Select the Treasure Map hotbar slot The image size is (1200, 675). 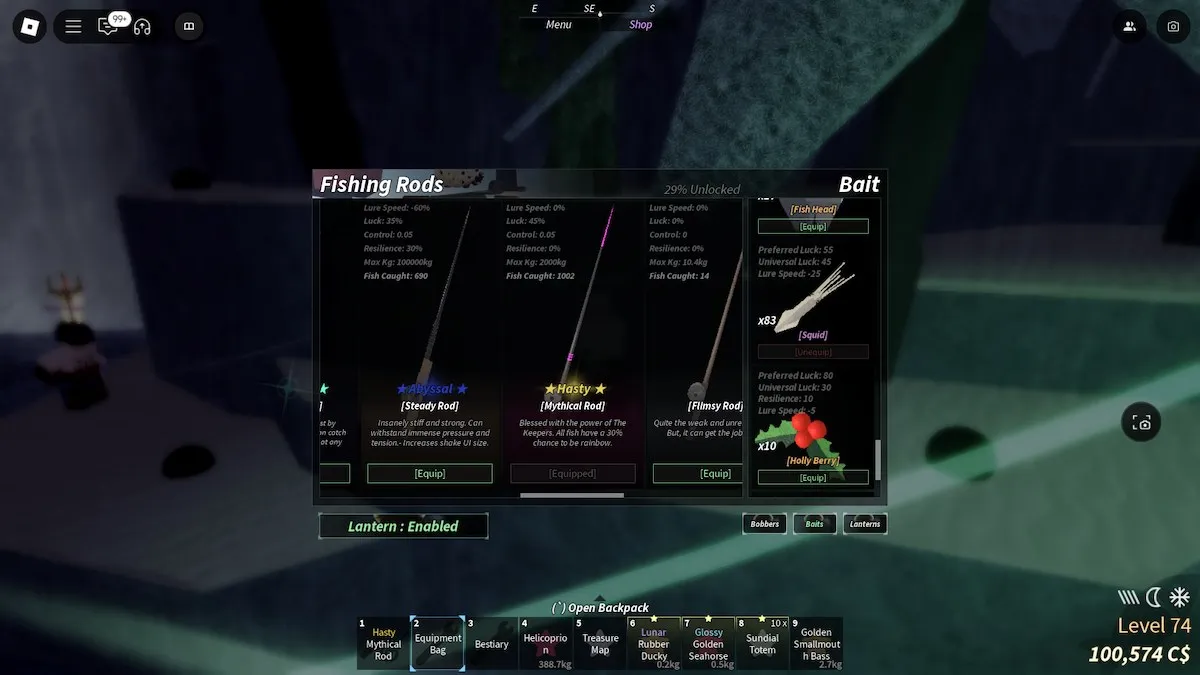coord(600,644)
